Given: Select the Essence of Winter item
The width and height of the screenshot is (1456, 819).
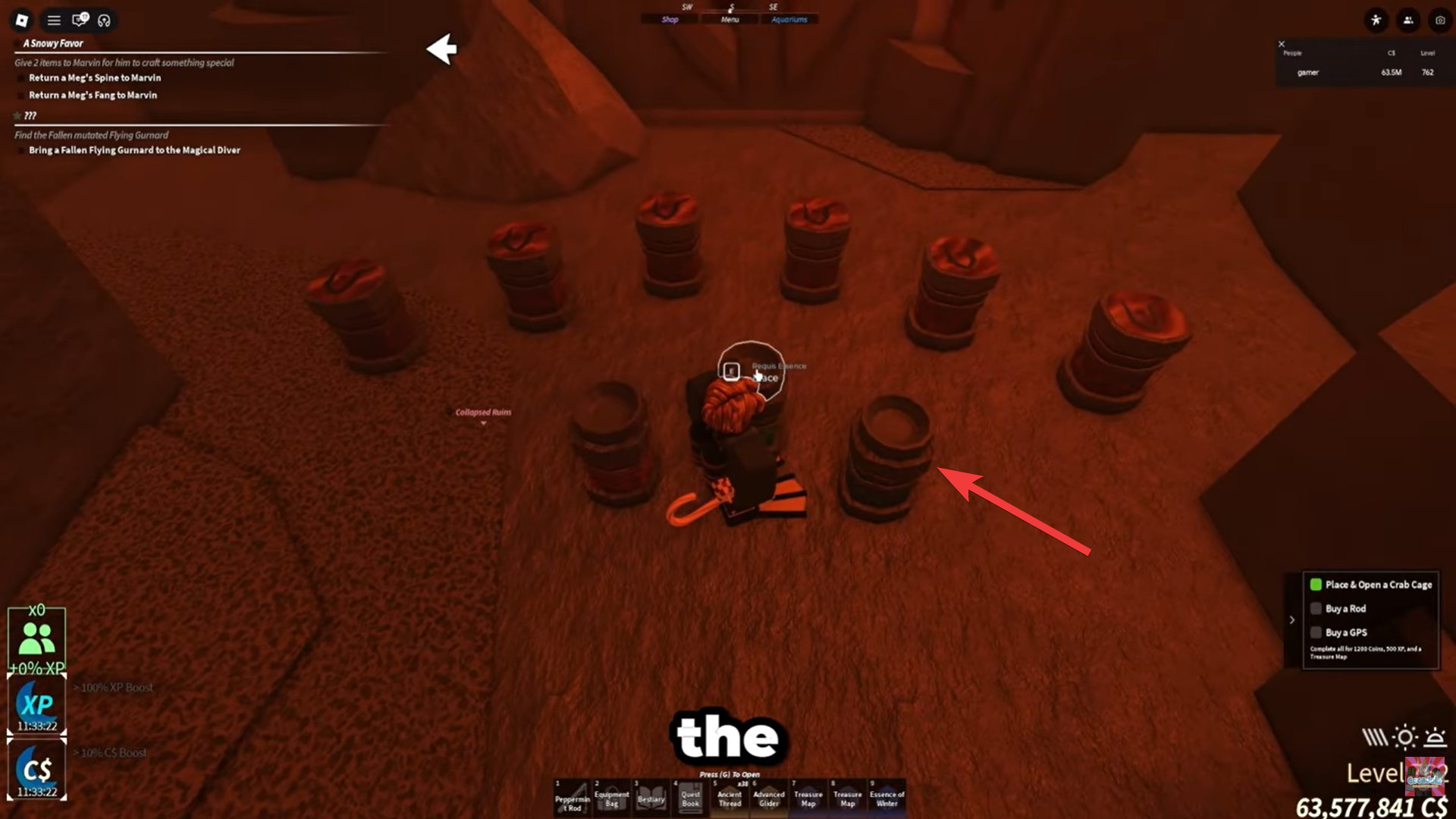Looking at the screenshot, I should (886, 796).
